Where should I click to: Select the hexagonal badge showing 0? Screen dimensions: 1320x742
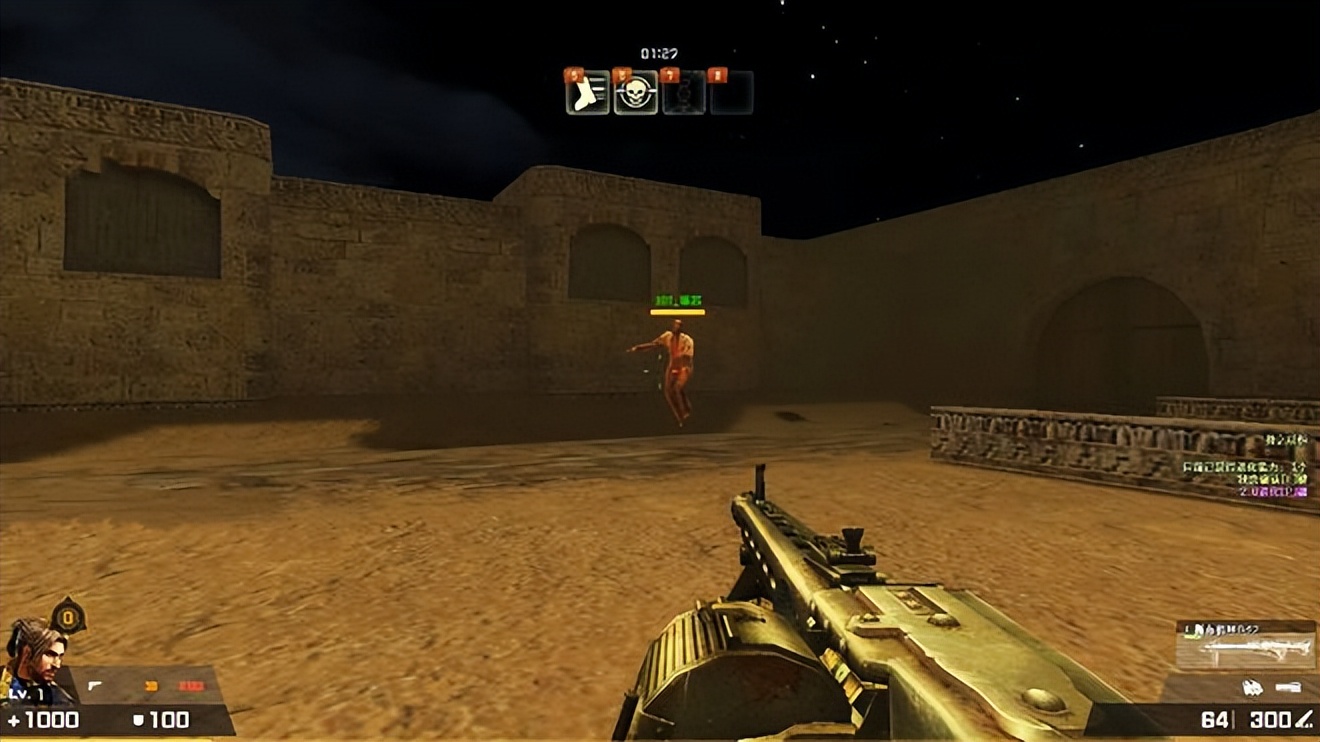pos(68,616)
